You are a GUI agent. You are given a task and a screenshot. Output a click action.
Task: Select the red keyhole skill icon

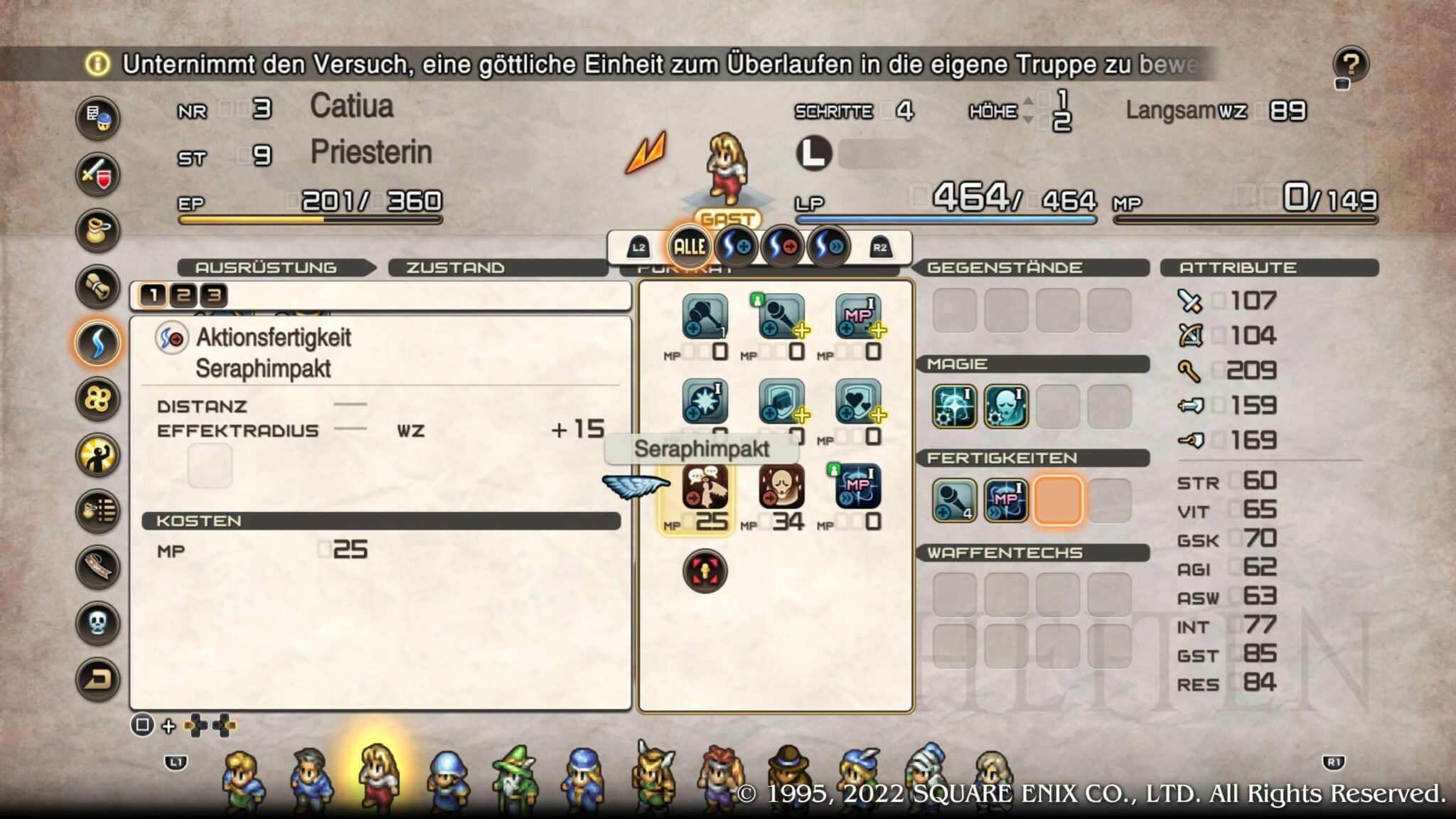(705, 571)
